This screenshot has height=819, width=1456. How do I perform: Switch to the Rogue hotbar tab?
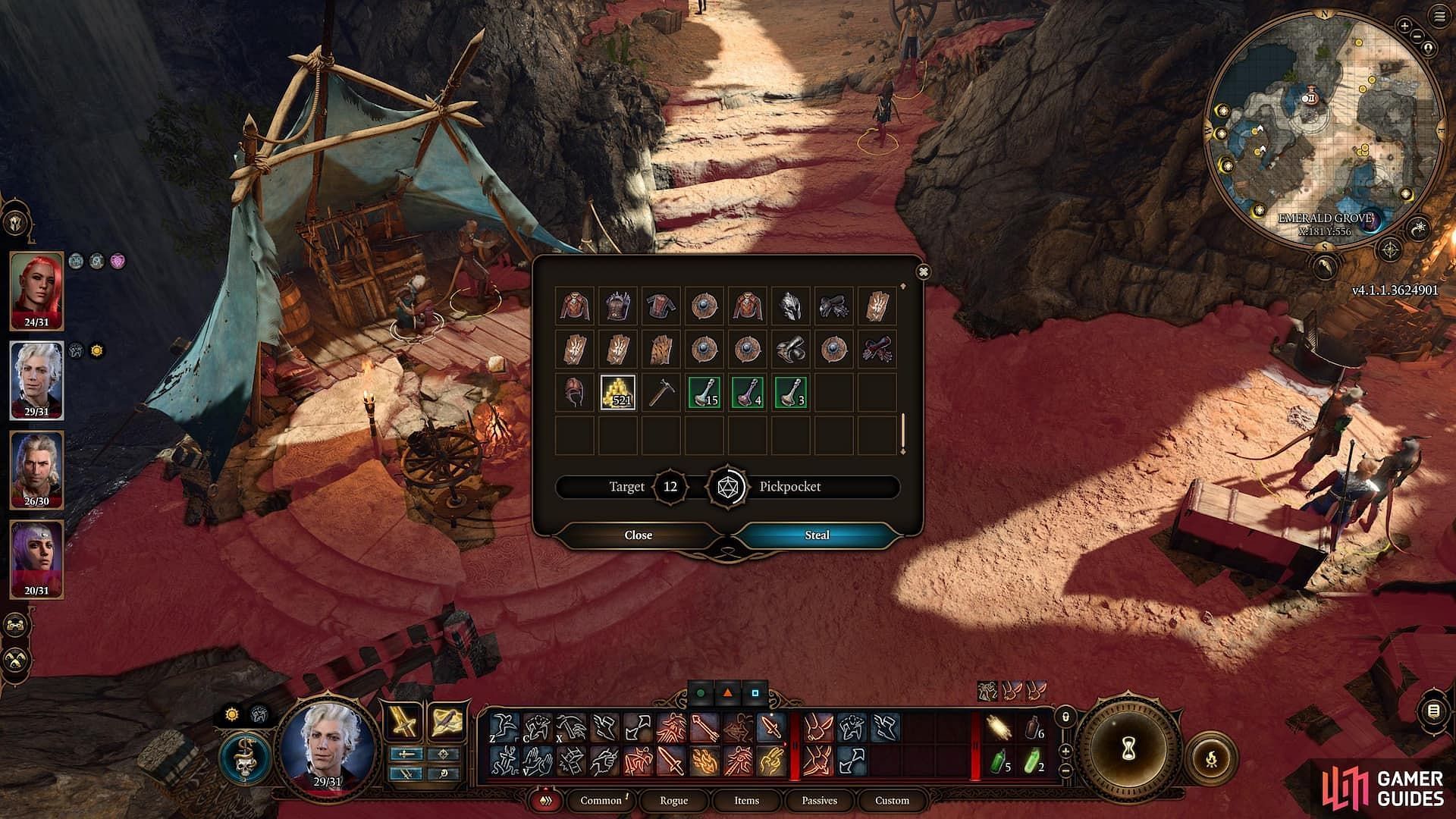[x=673, y=800]
